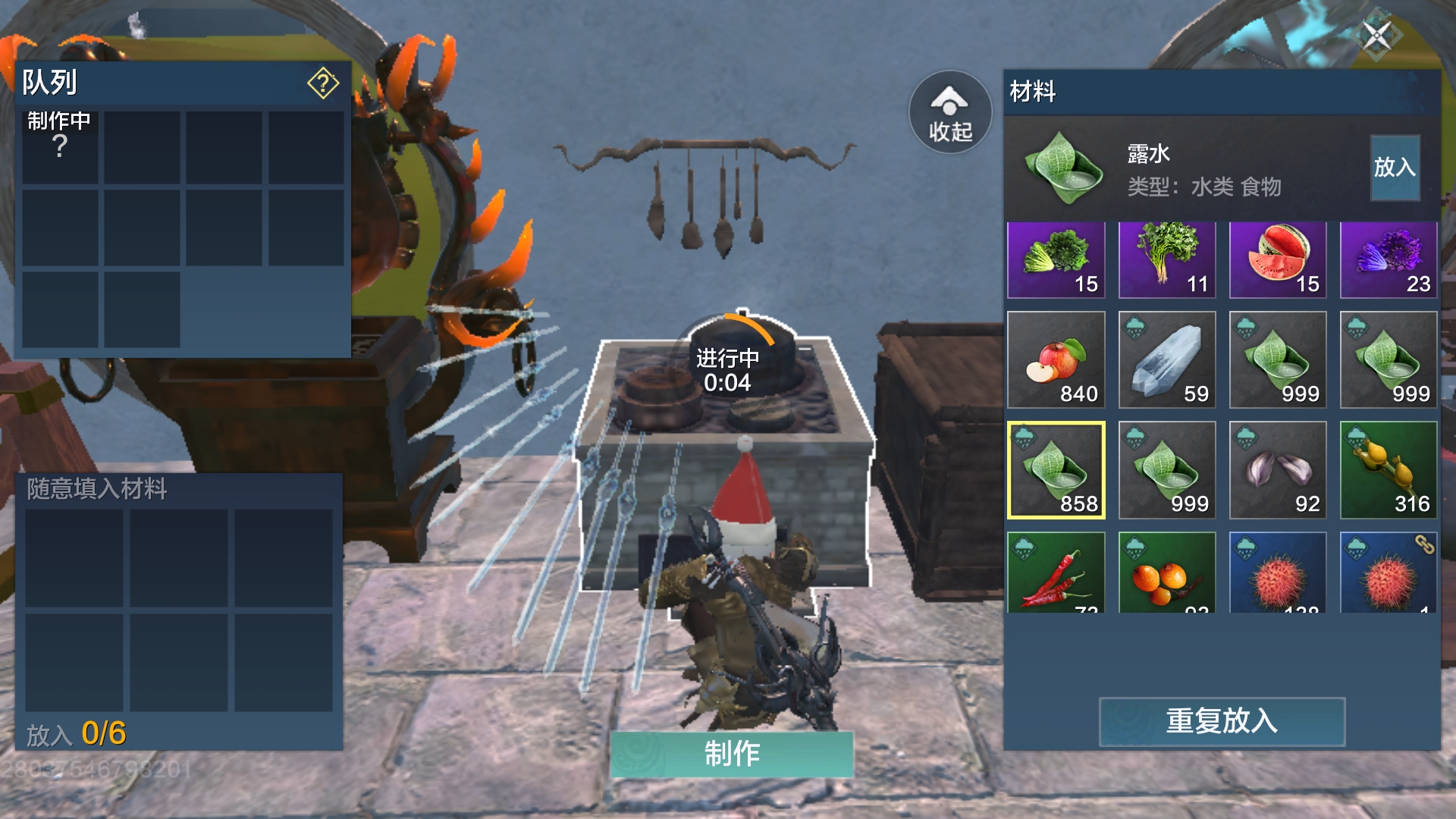Choose the green lettuce stack of 15
Screen dimensions: 1456x819
coord(1056,259)
